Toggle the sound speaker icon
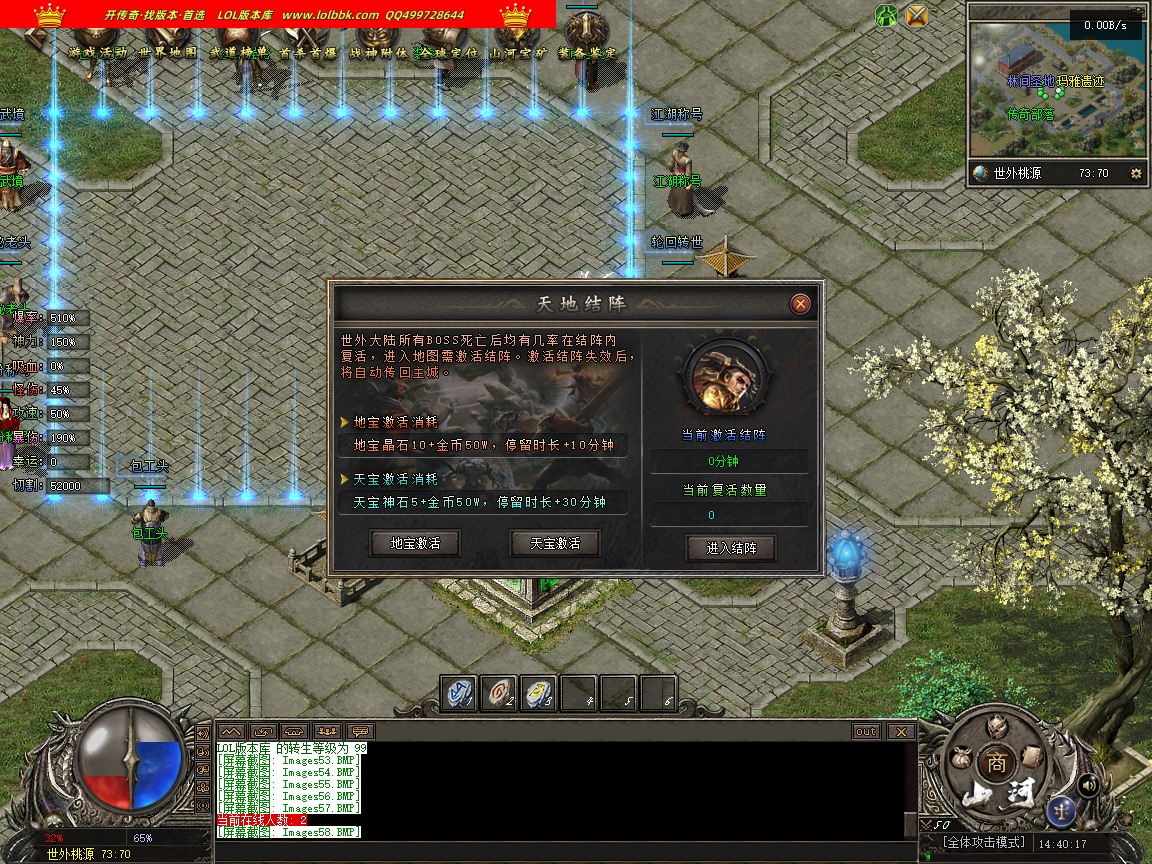This screenshot has height=864, width=1152. click(x=1089, y=785)
